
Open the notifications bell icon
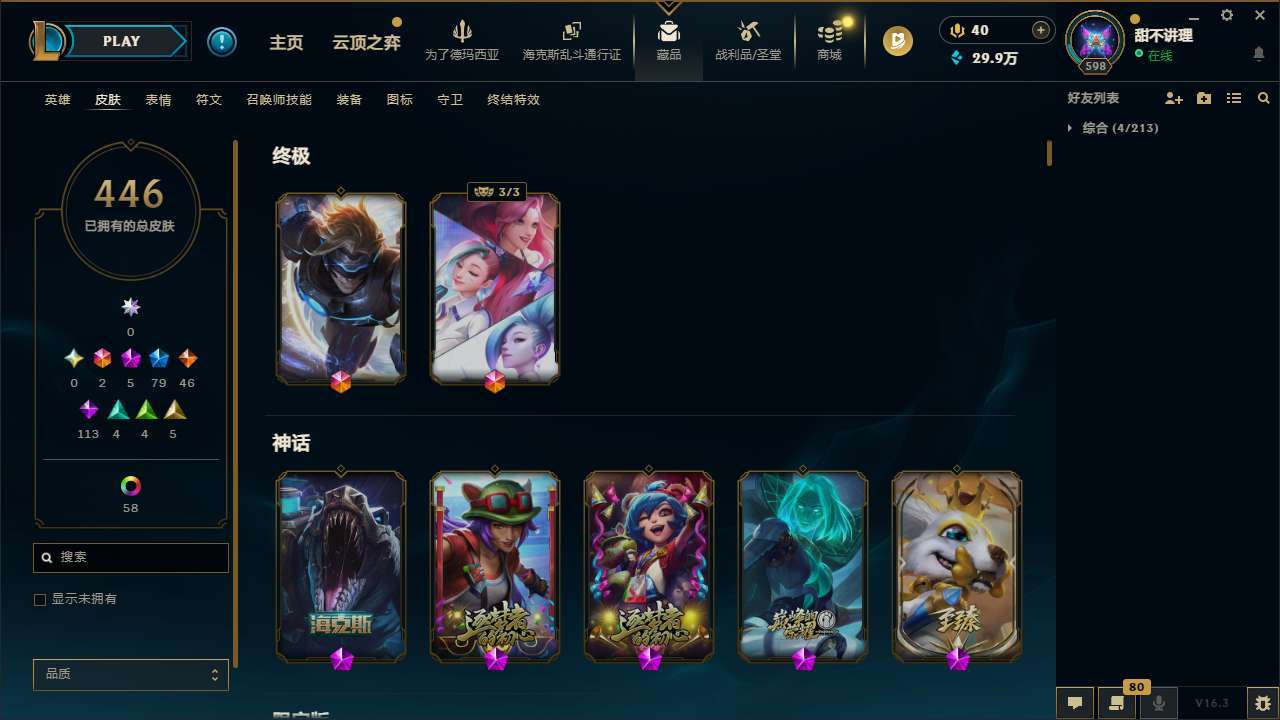tap(1258, 53)
